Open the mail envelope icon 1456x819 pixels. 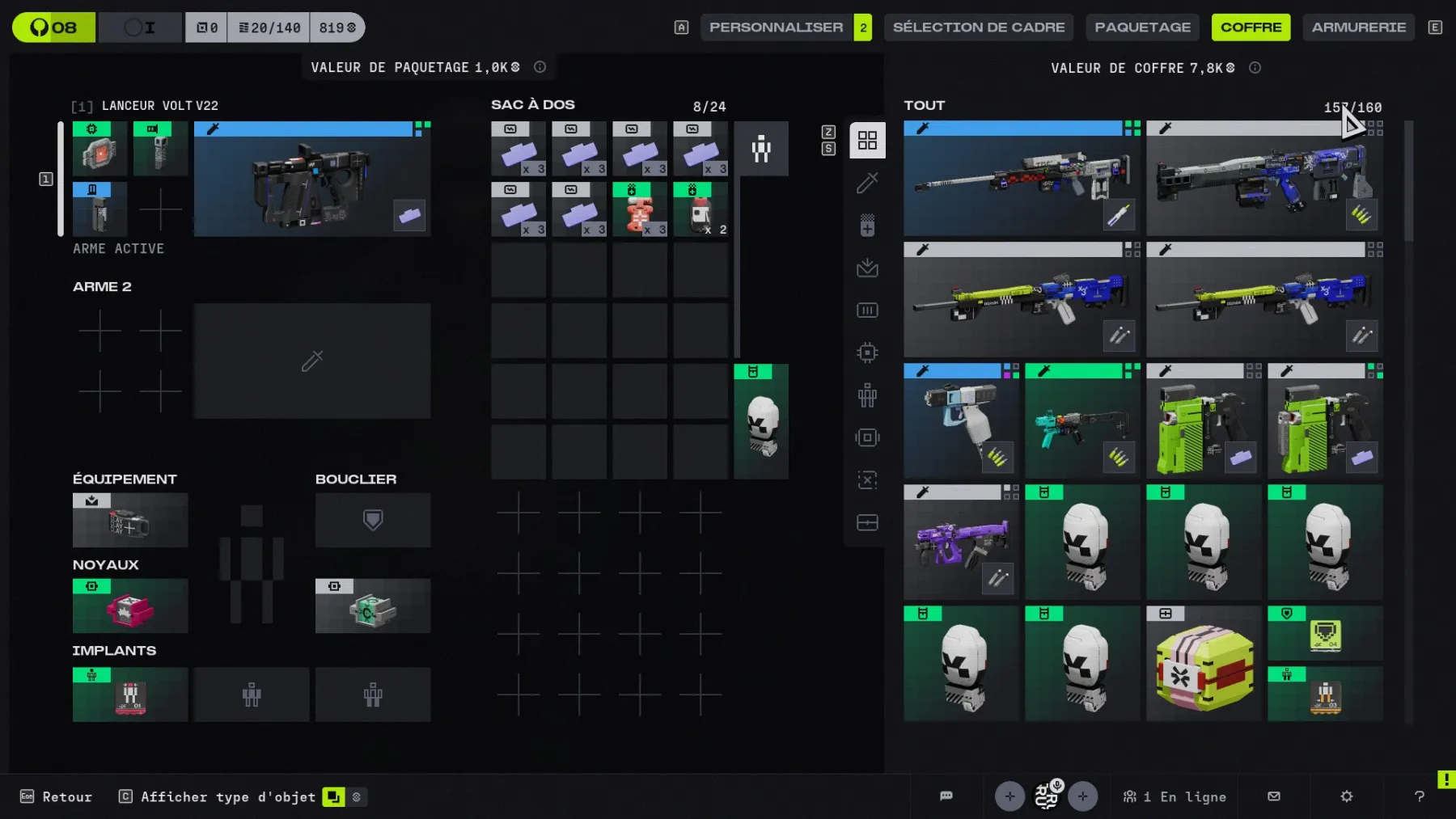point(1274,797)
